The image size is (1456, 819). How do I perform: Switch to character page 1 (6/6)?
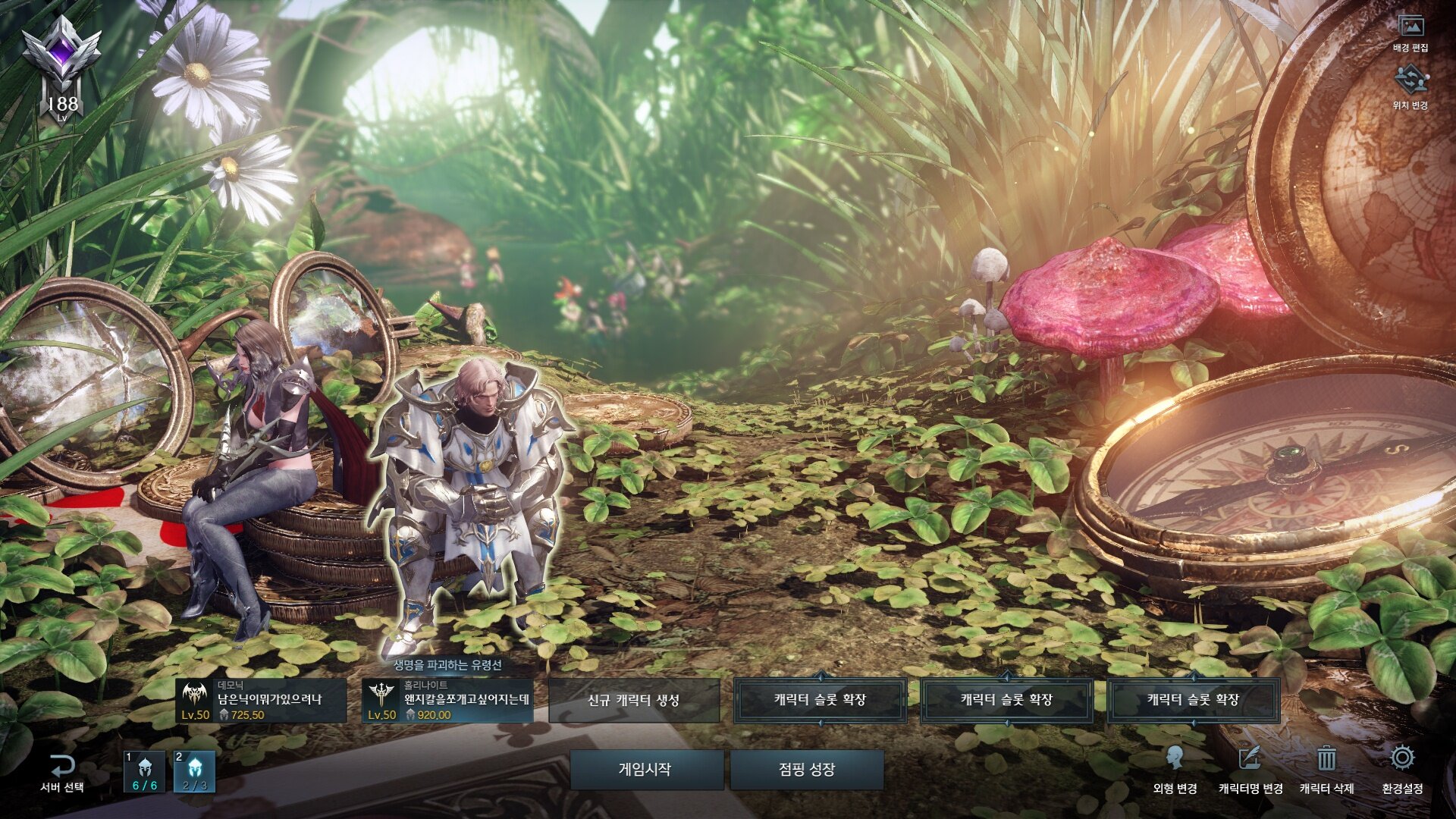point(144,772)
